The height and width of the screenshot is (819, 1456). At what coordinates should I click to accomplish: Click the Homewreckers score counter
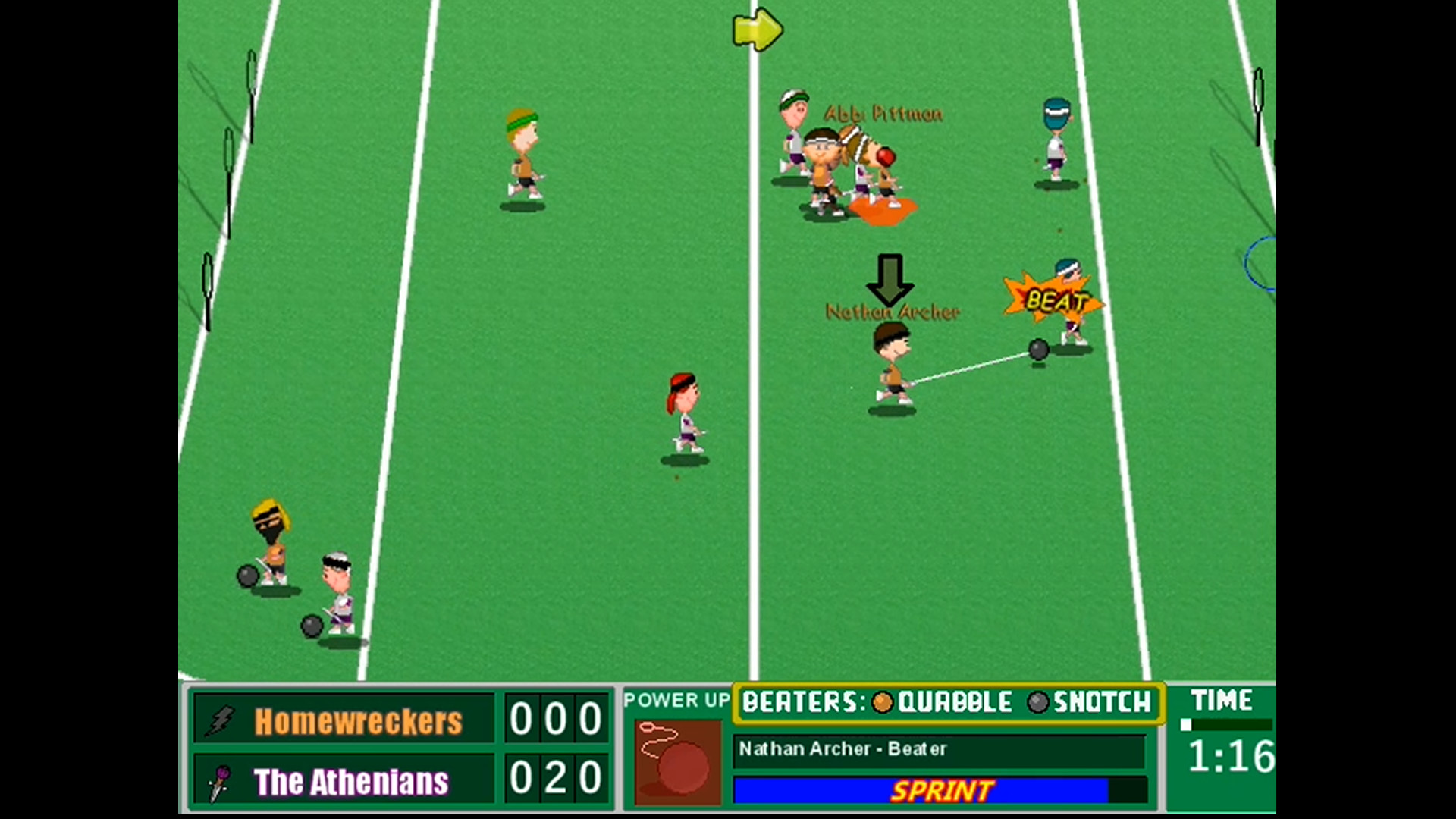point(557,719)
